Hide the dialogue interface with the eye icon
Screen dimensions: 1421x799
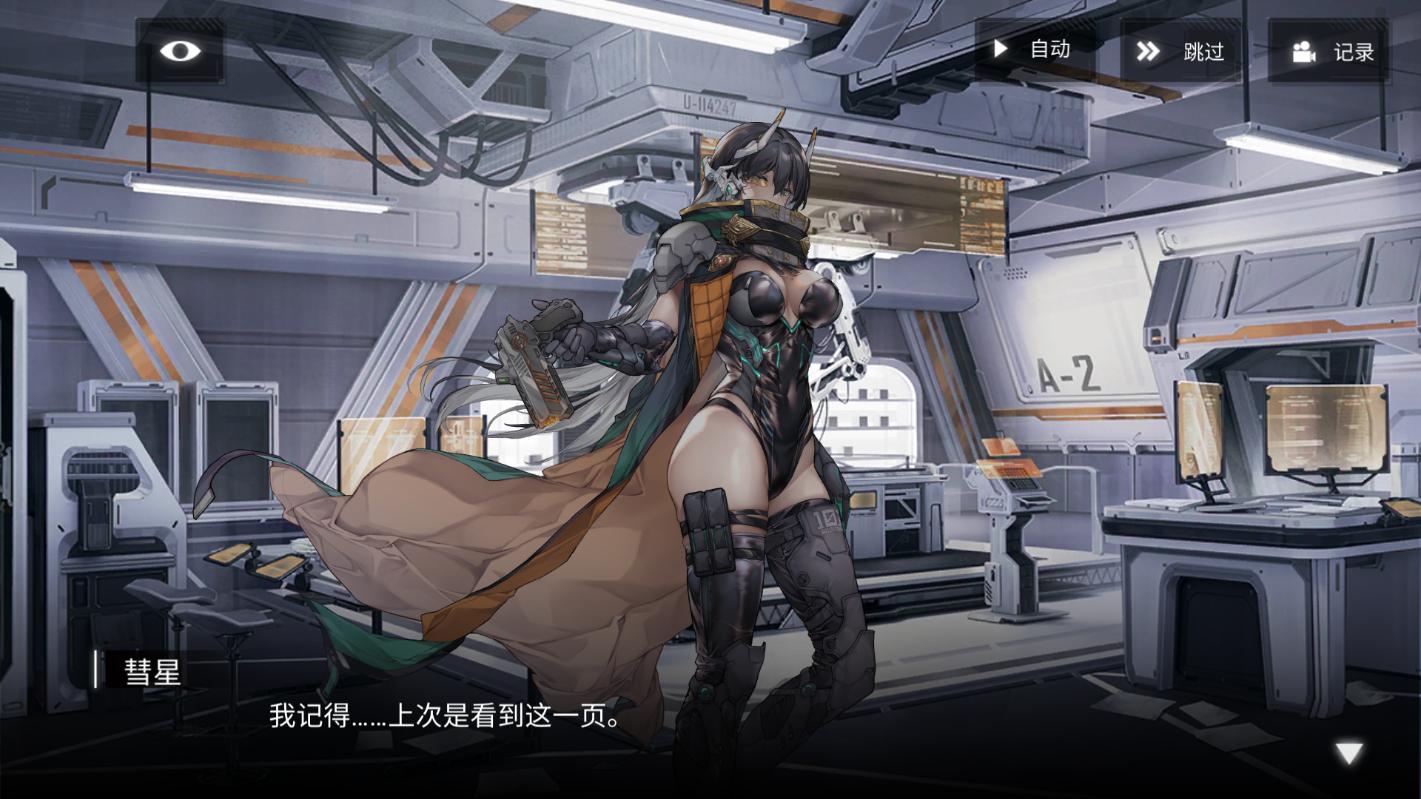[180, 51]
